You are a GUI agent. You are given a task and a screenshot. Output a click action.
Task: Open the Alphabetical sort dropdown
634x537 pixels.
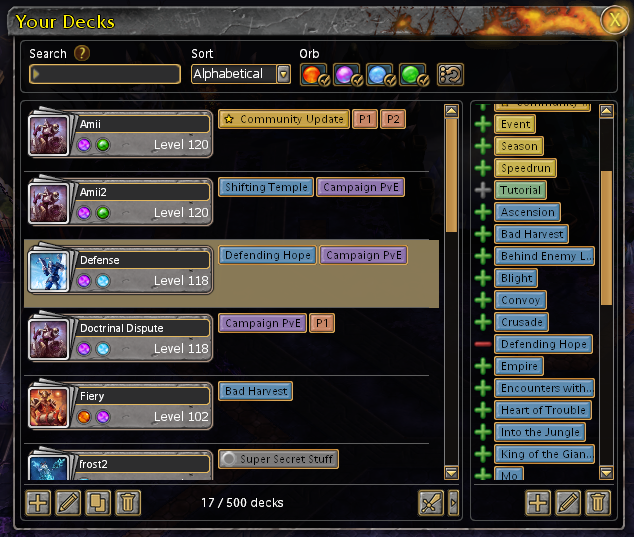pos(283,74)
